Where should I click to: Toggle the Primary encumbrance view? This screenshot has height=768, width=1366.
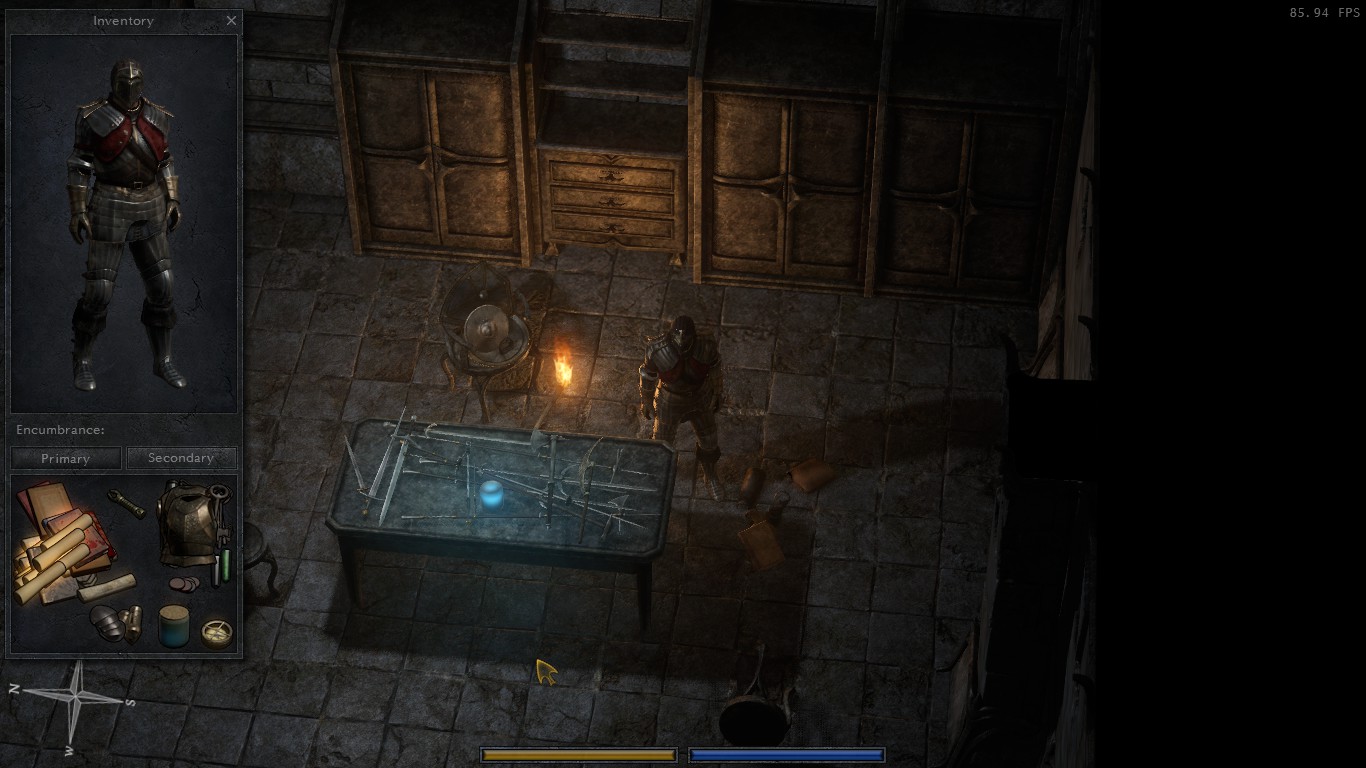click(65, 458)
